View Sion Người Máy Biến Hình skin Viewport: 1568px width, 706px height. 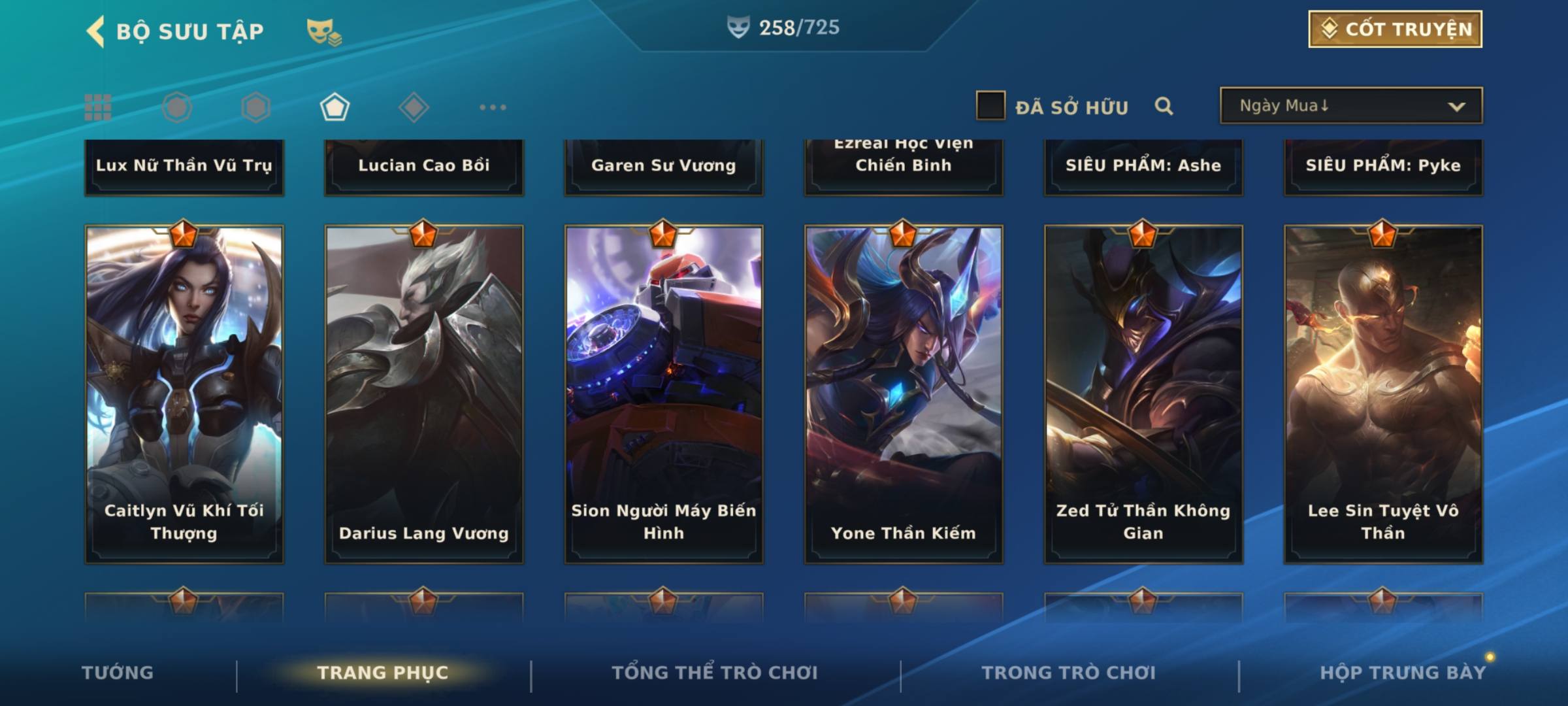pos(664,394)
